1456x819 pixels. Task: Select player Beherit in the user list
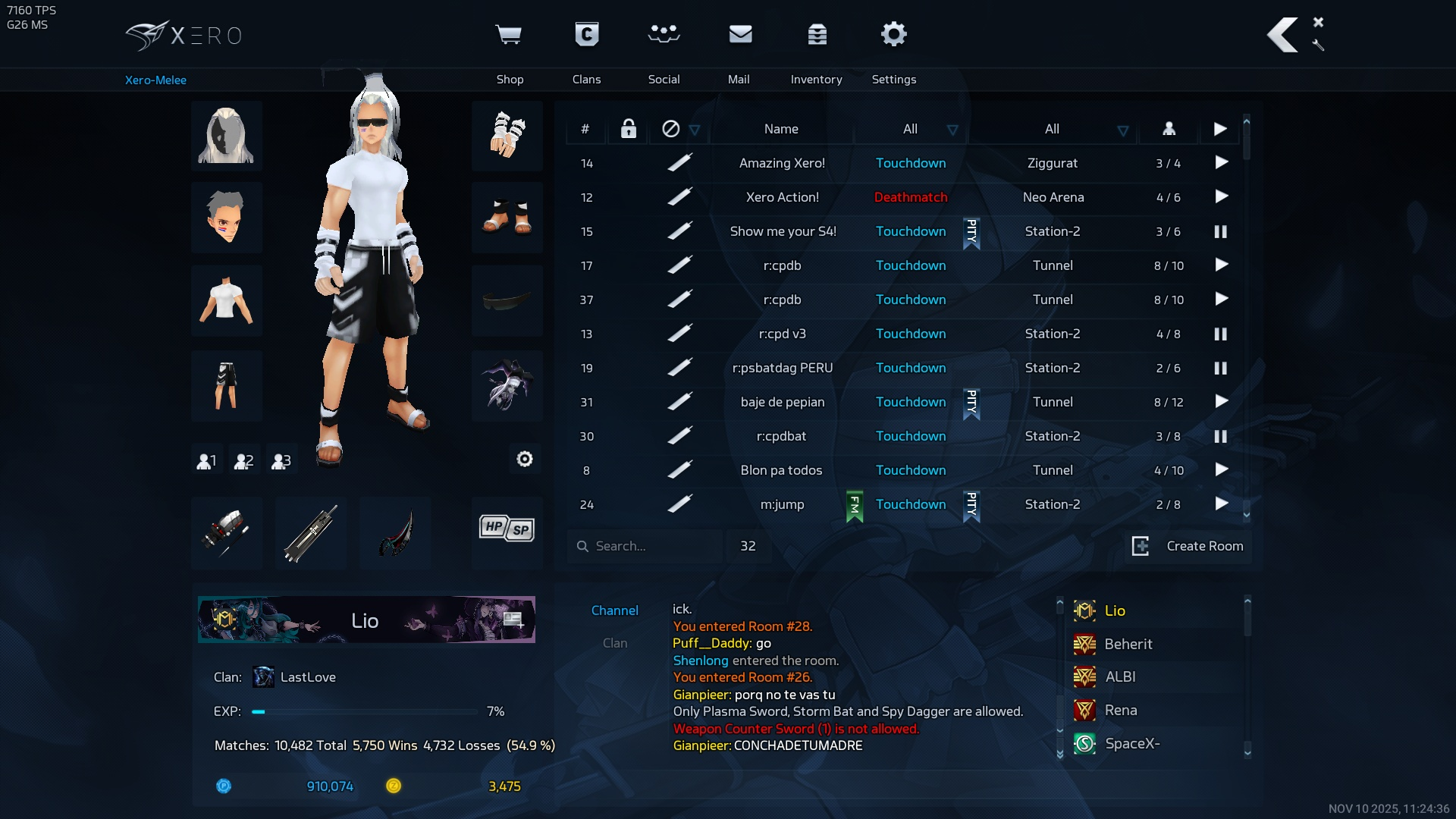[x=1128, y=644]
